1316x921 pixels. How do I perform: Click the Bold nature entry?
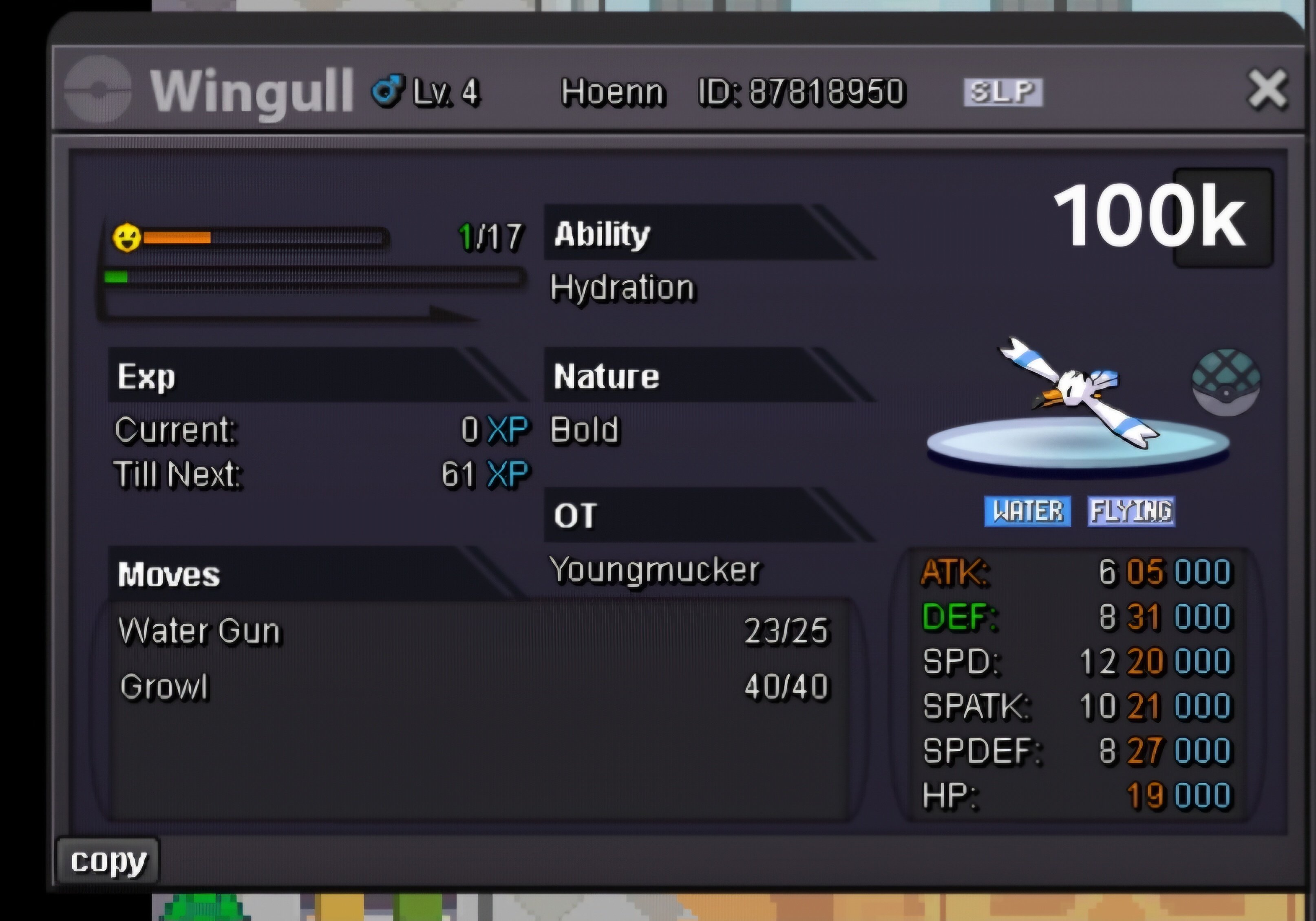click(585, 430)
